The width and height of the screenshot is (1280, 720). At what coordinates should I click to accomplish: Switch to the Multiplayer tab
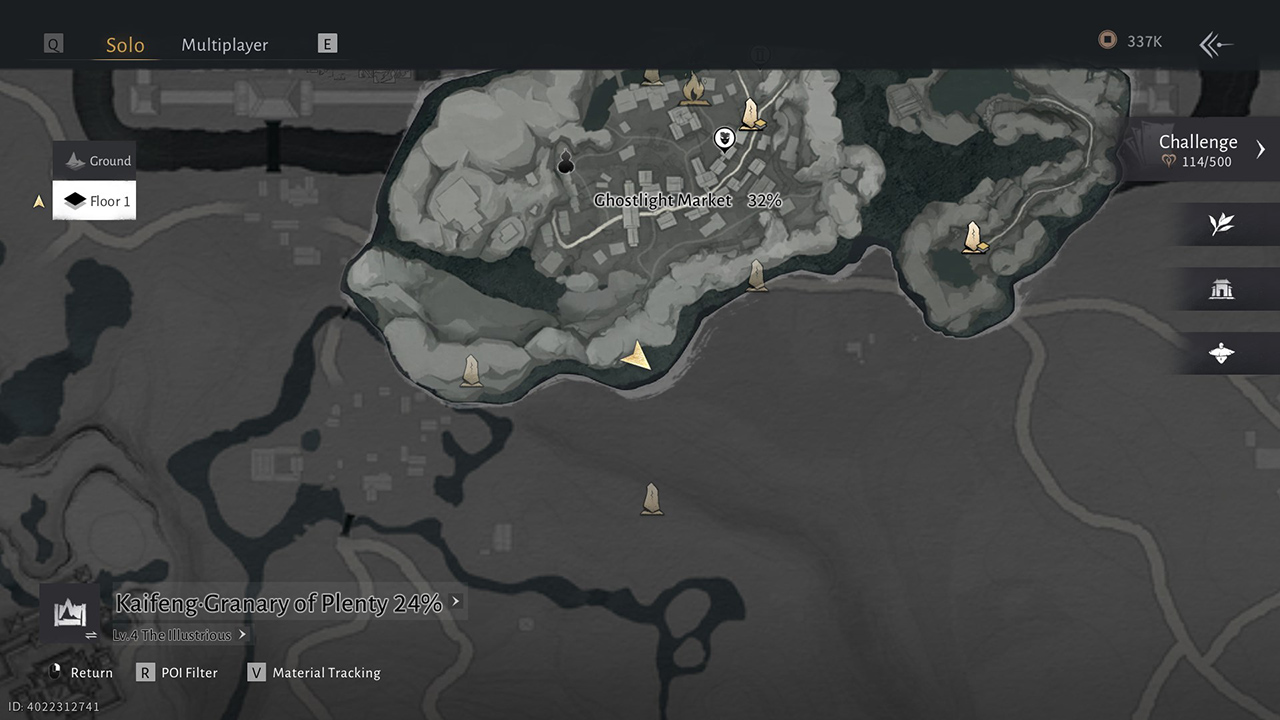[x=224, y=45]
